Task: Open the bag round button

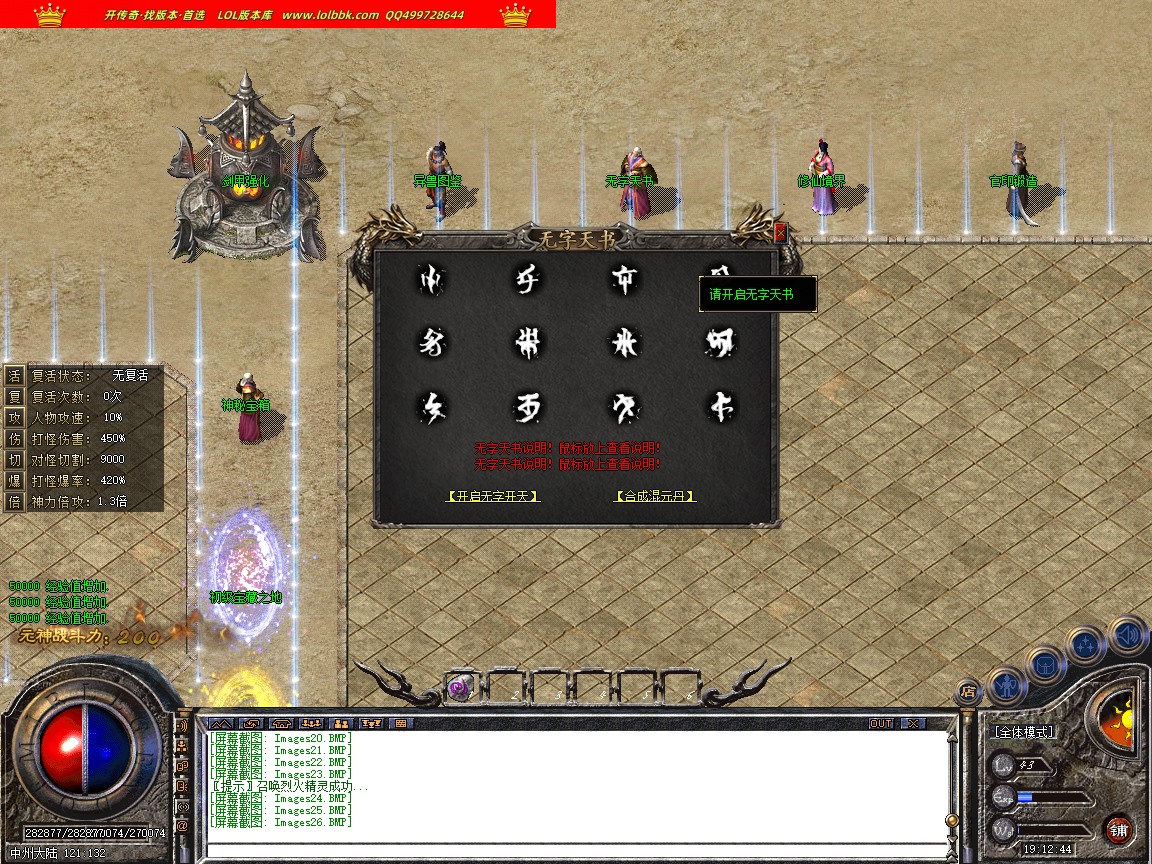Action: tap(1046, 663)
